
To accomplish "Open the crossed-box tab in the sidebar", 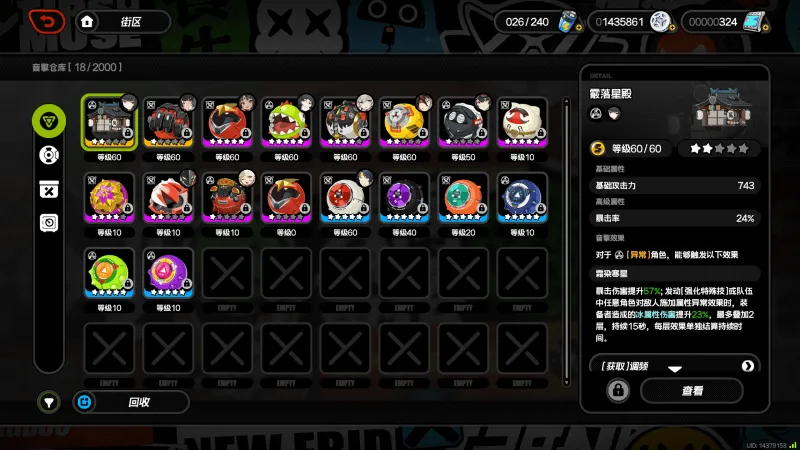I will coord(48,189).
